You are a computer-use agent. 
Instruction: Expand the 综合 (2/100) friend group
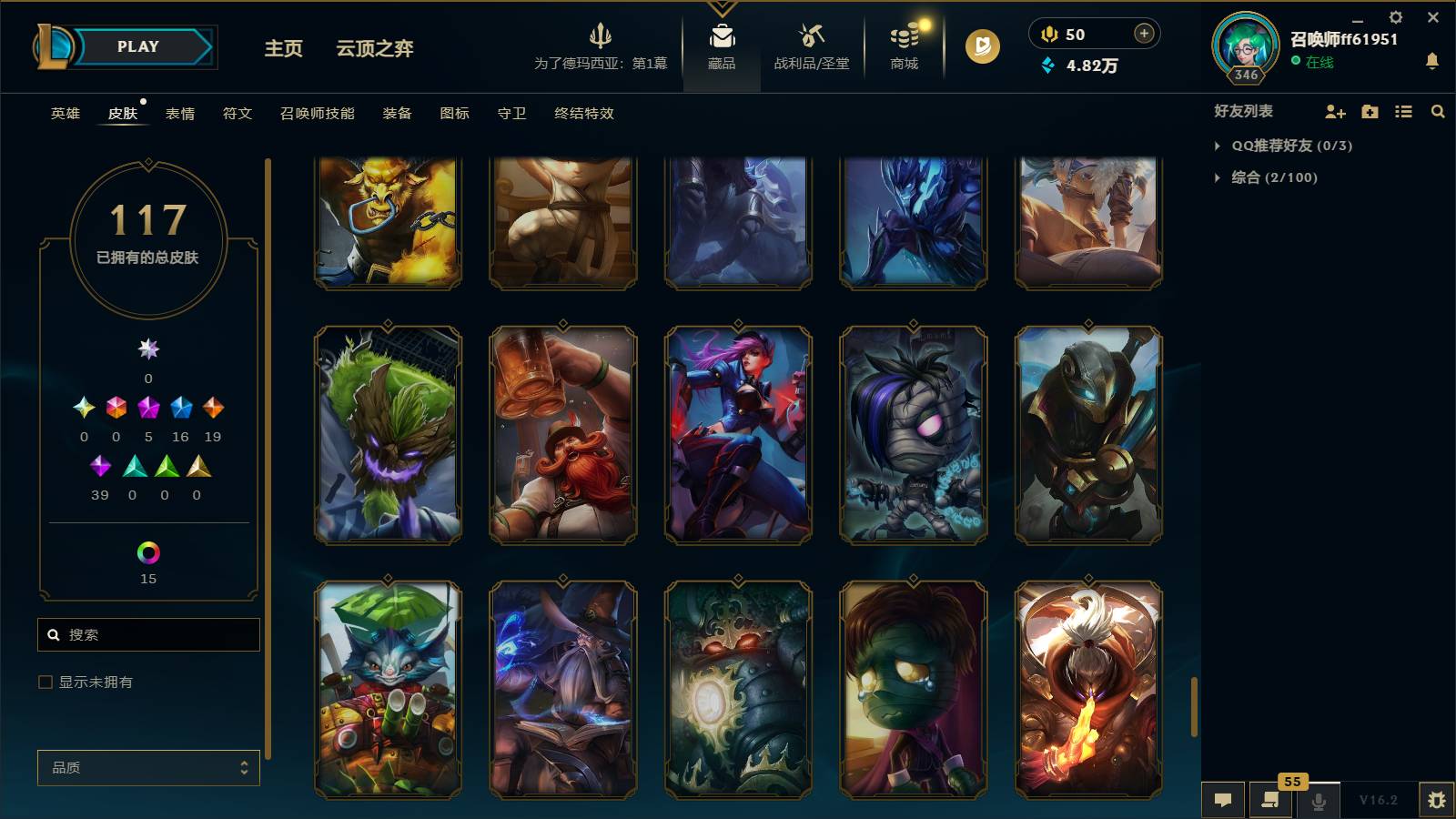click(1218, 177)
